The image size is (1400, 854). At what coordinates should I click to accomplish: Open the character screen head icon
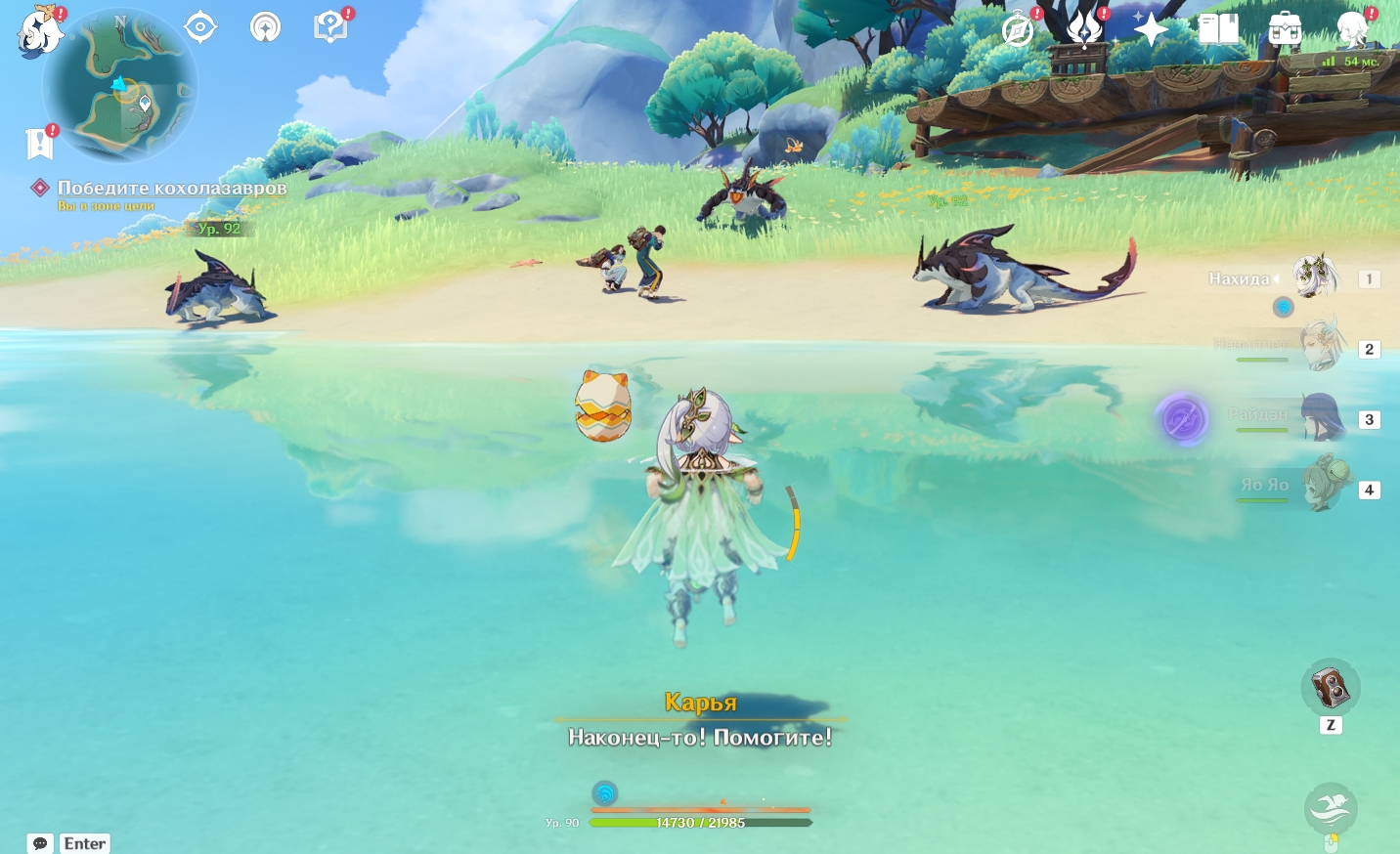pos(1353,29)
